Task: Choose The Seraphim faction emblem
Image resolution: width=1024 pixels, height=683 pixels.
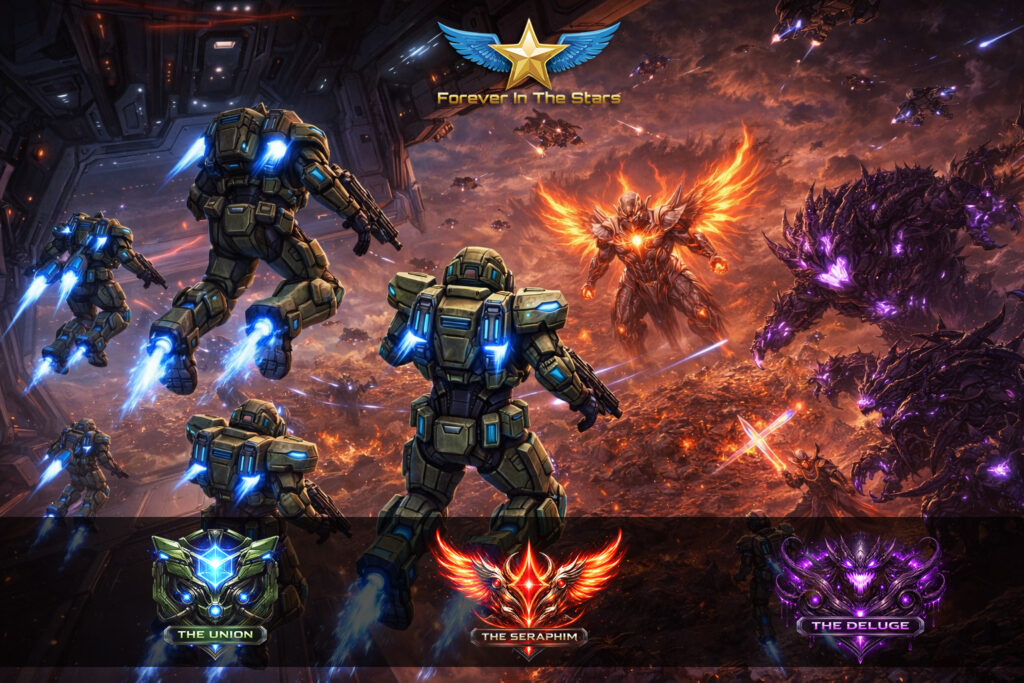Action: (x=528, y=592)
